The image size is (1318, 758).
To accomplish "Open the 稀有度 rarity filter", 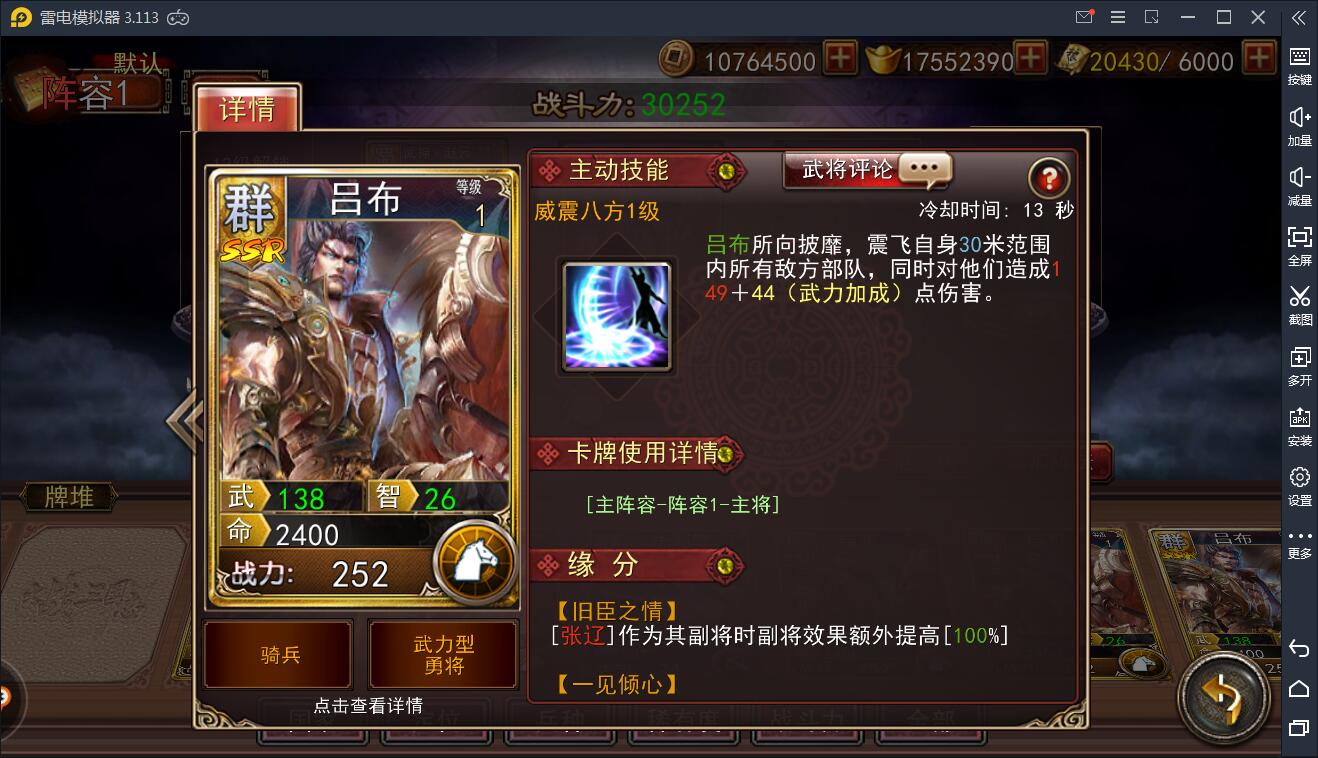I will (x=684, y=718).
